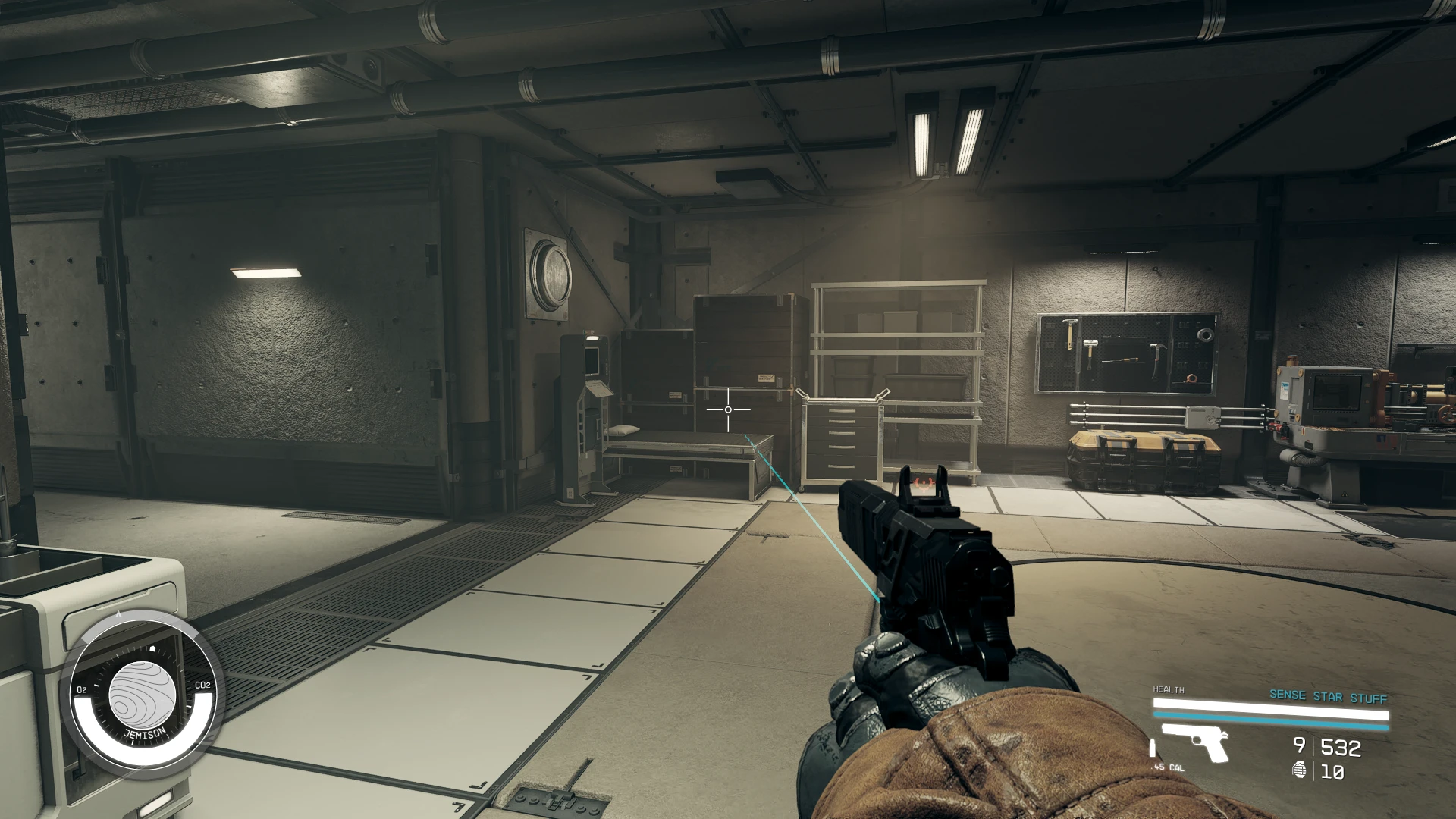1456x819 pixels.
Task: Click the Jemison planet scanner compass
Action: (141, 698)
